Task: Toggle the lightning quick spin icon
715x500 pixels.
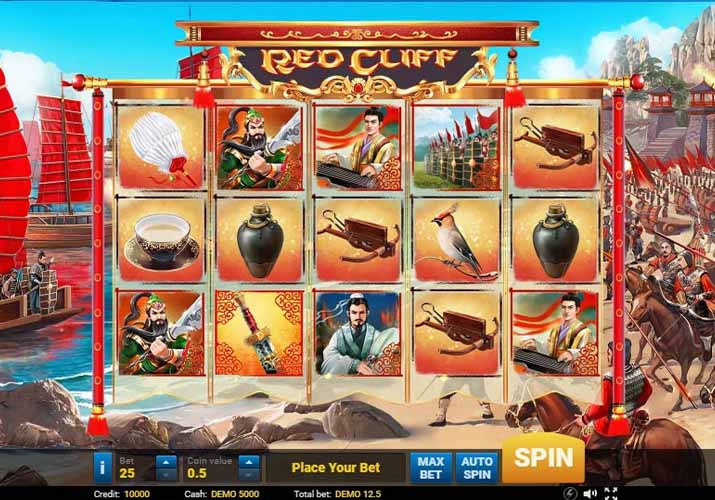Action: (x=570, y=493)
